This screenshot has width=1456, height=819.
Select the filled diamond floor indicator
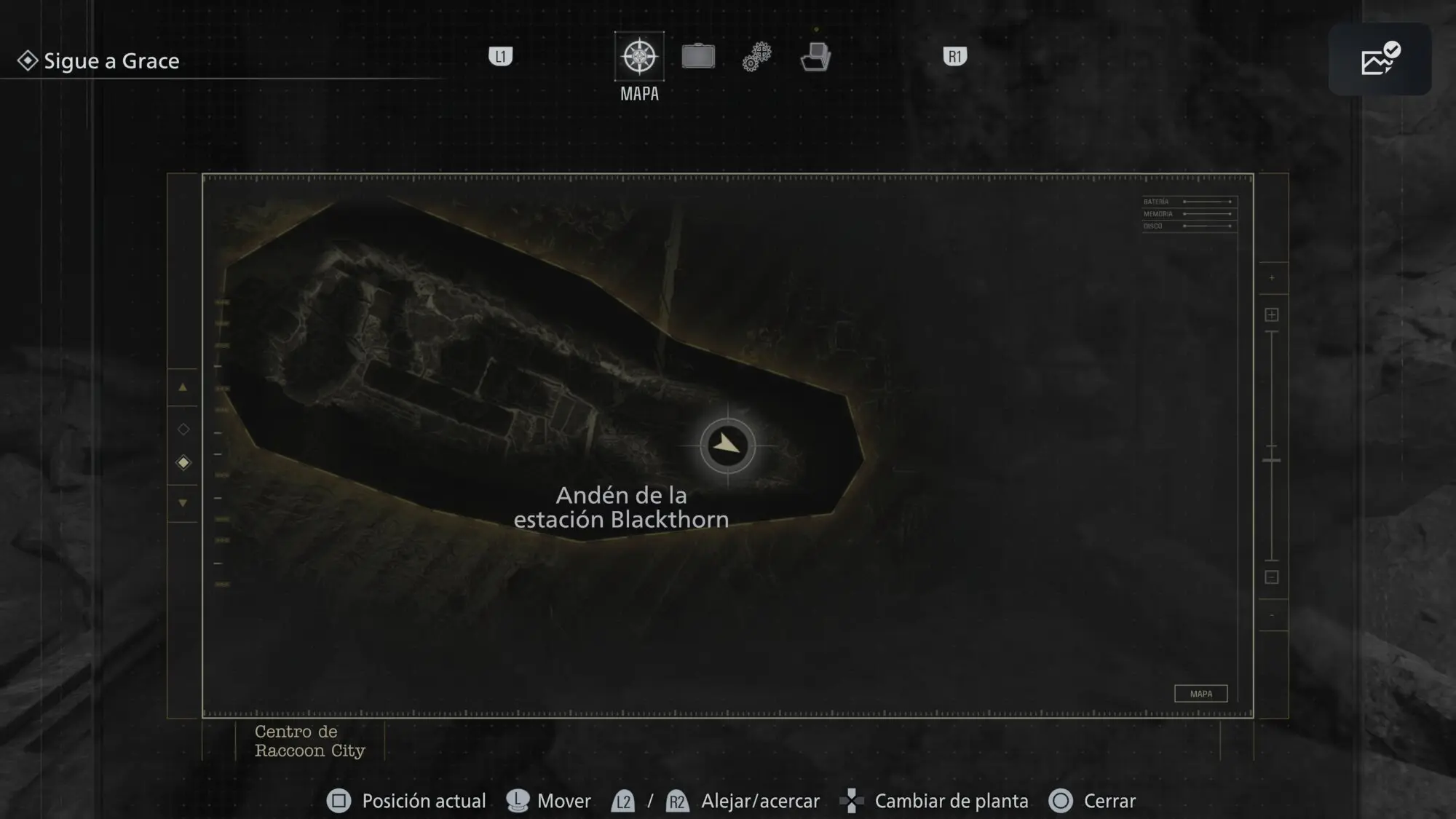[183, 463]
